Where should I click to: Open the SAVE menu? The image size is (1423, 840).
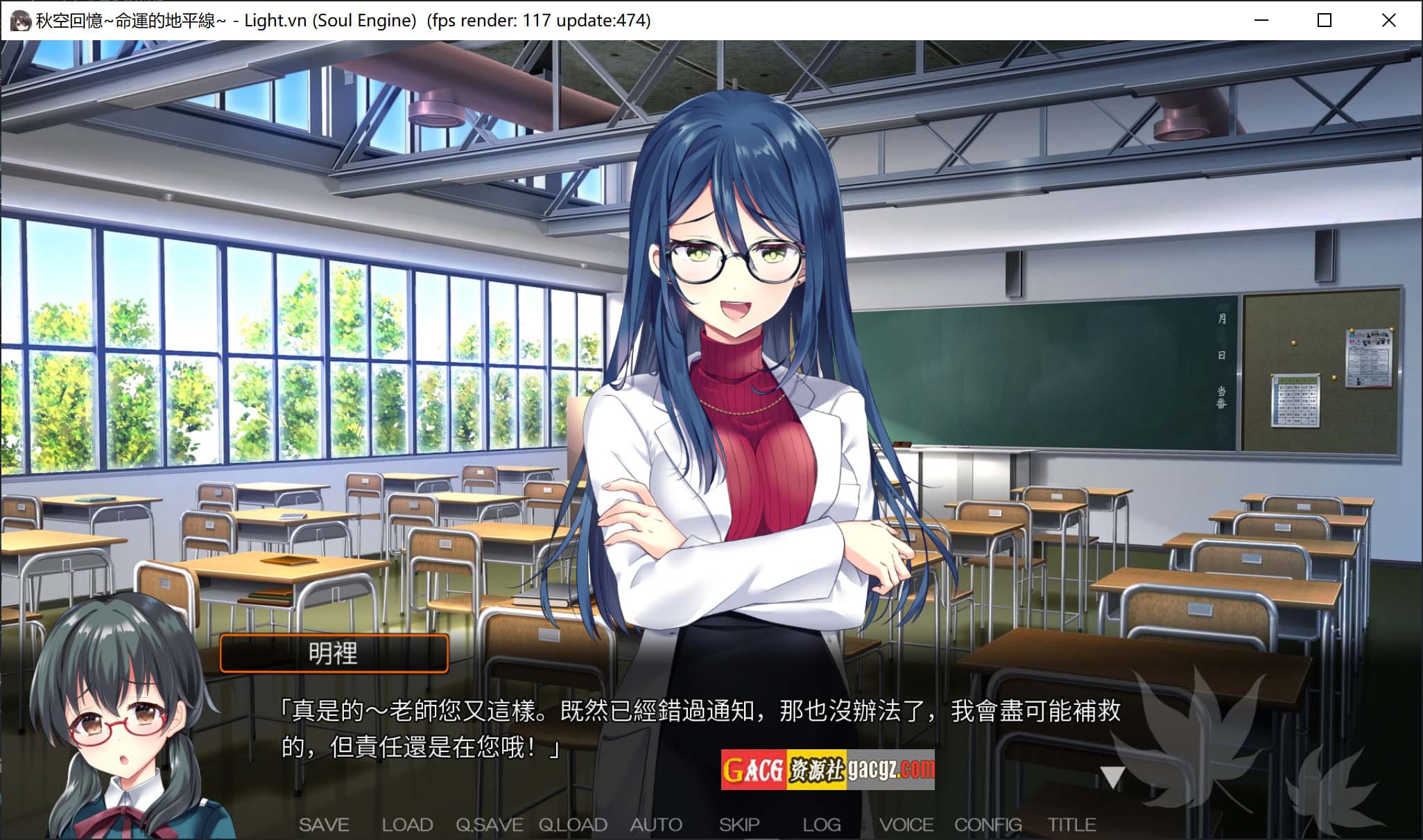324,825
